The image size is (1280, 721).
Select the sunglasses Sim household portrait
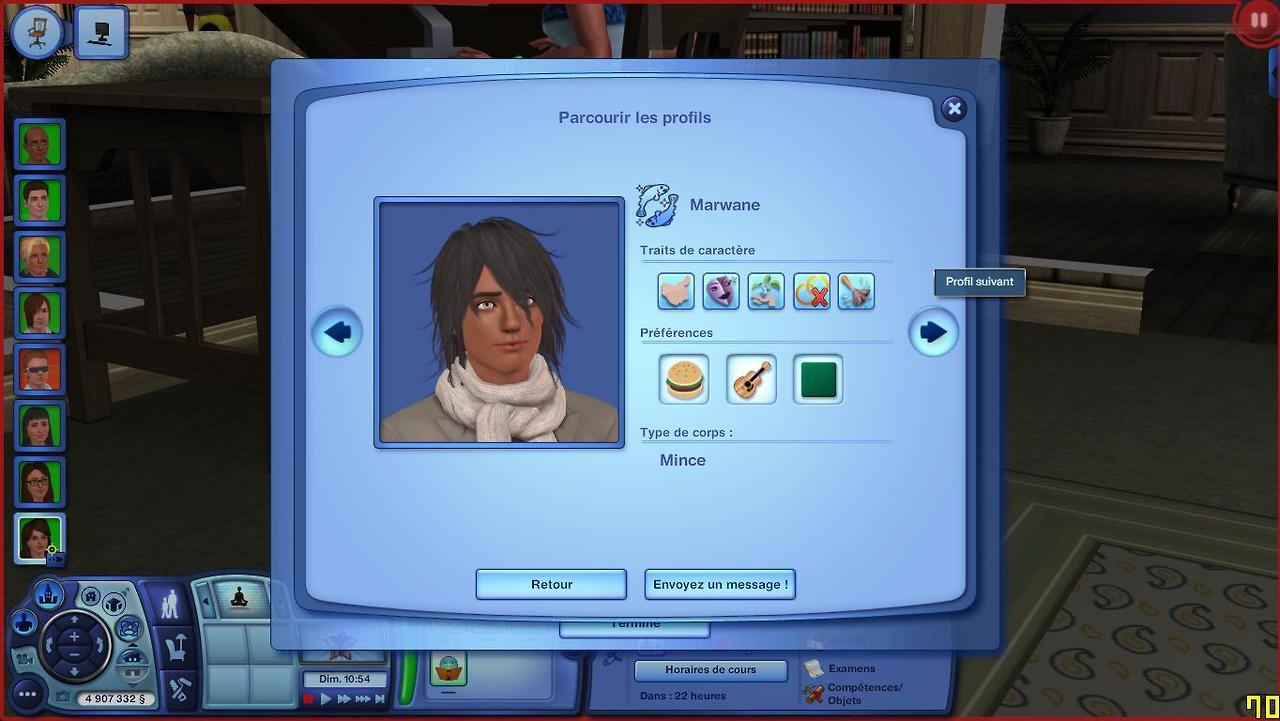point(40,369)
